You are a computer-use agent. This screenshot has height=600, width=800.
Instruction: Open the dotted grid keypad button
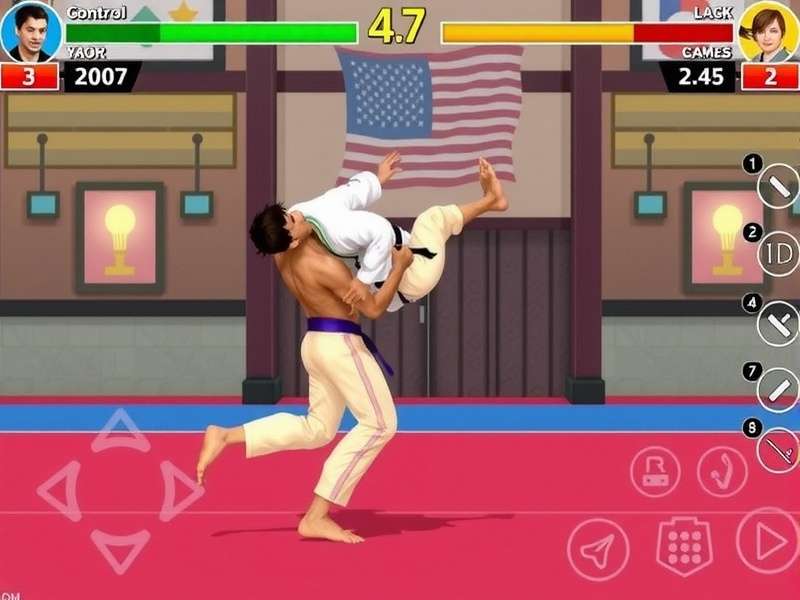(684, 546)
